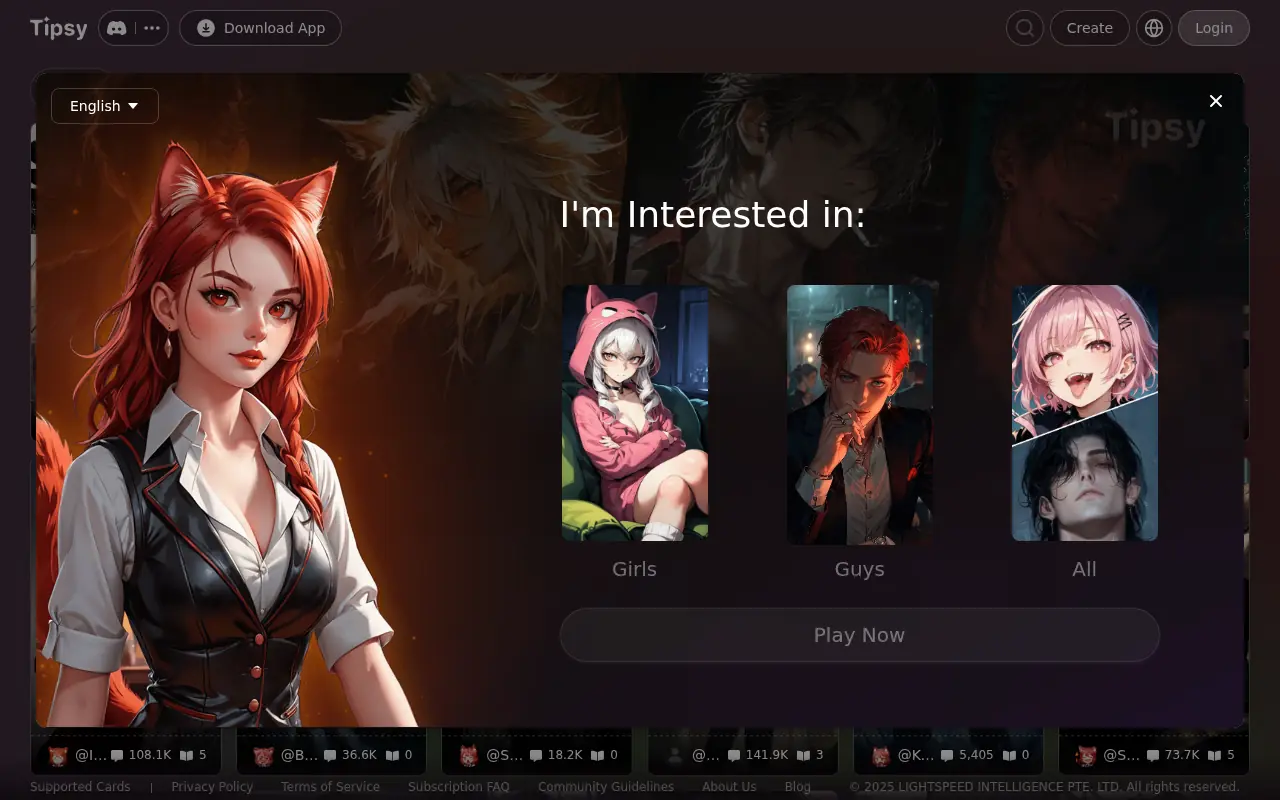
Task: Click the Tipsy logo
Action: 57,28
